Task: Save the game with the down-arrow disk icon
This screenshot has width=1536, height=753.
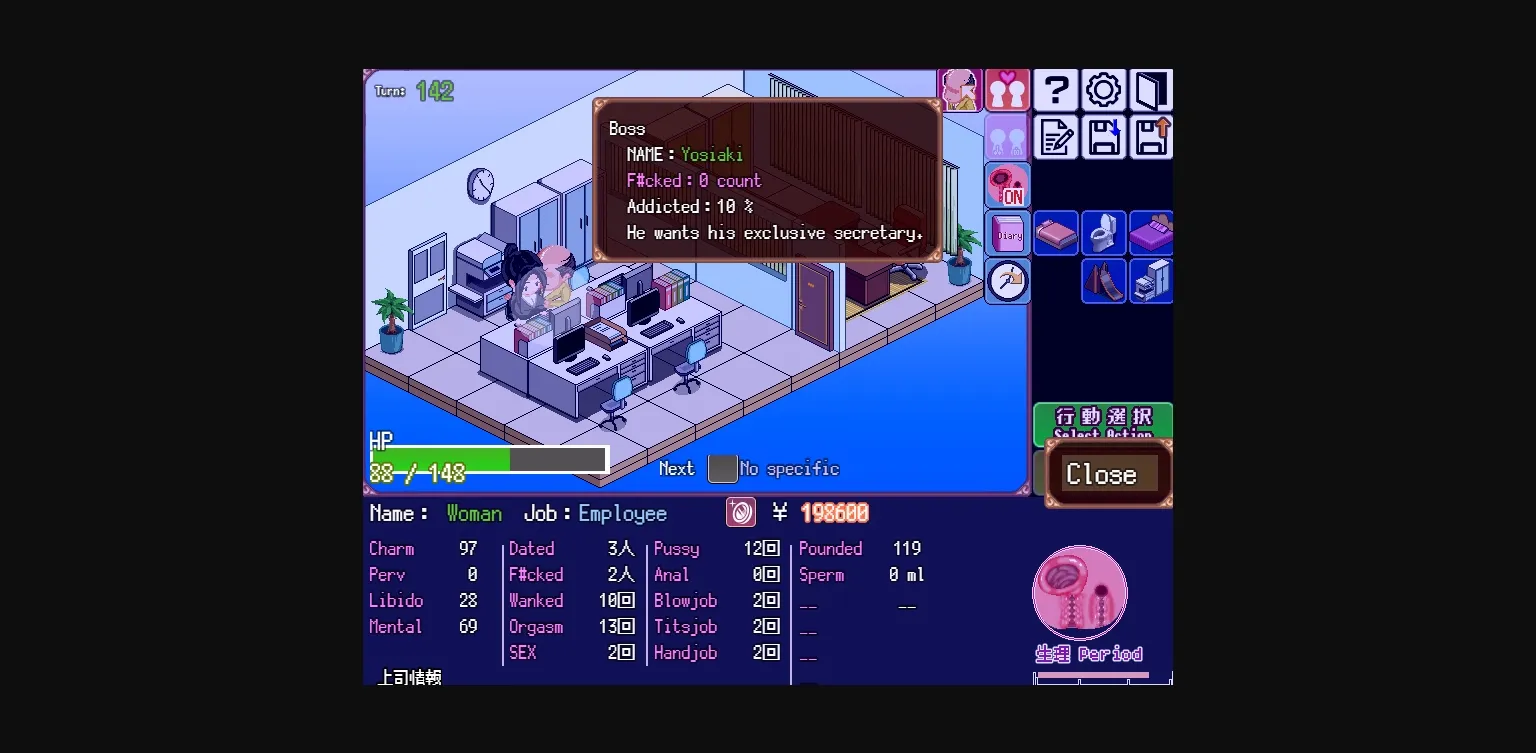Action: [1103, 138]
